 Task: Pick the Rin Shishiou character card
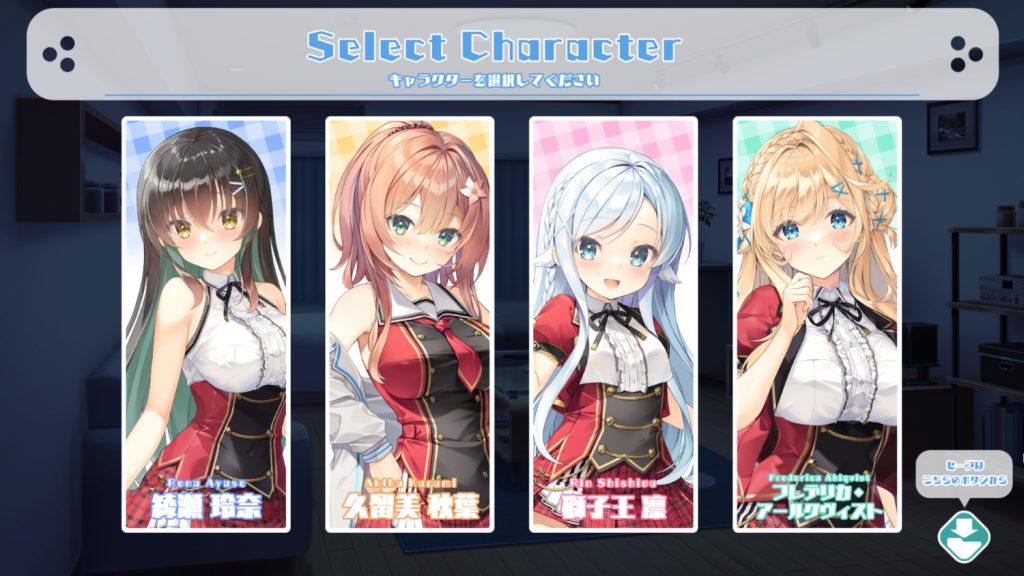coord(613,323)
